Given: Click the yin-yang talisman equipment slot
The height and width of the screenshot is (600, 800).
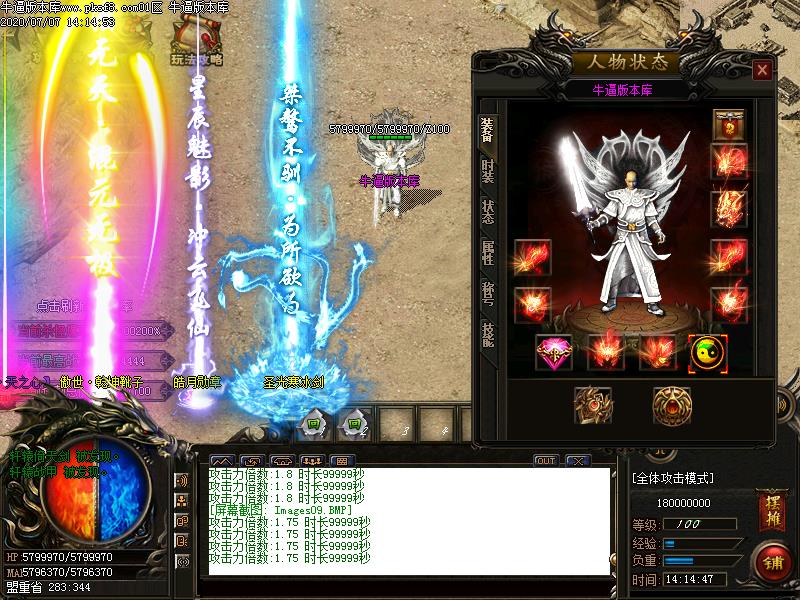Looking at the screenshot, I should [708, 352].
